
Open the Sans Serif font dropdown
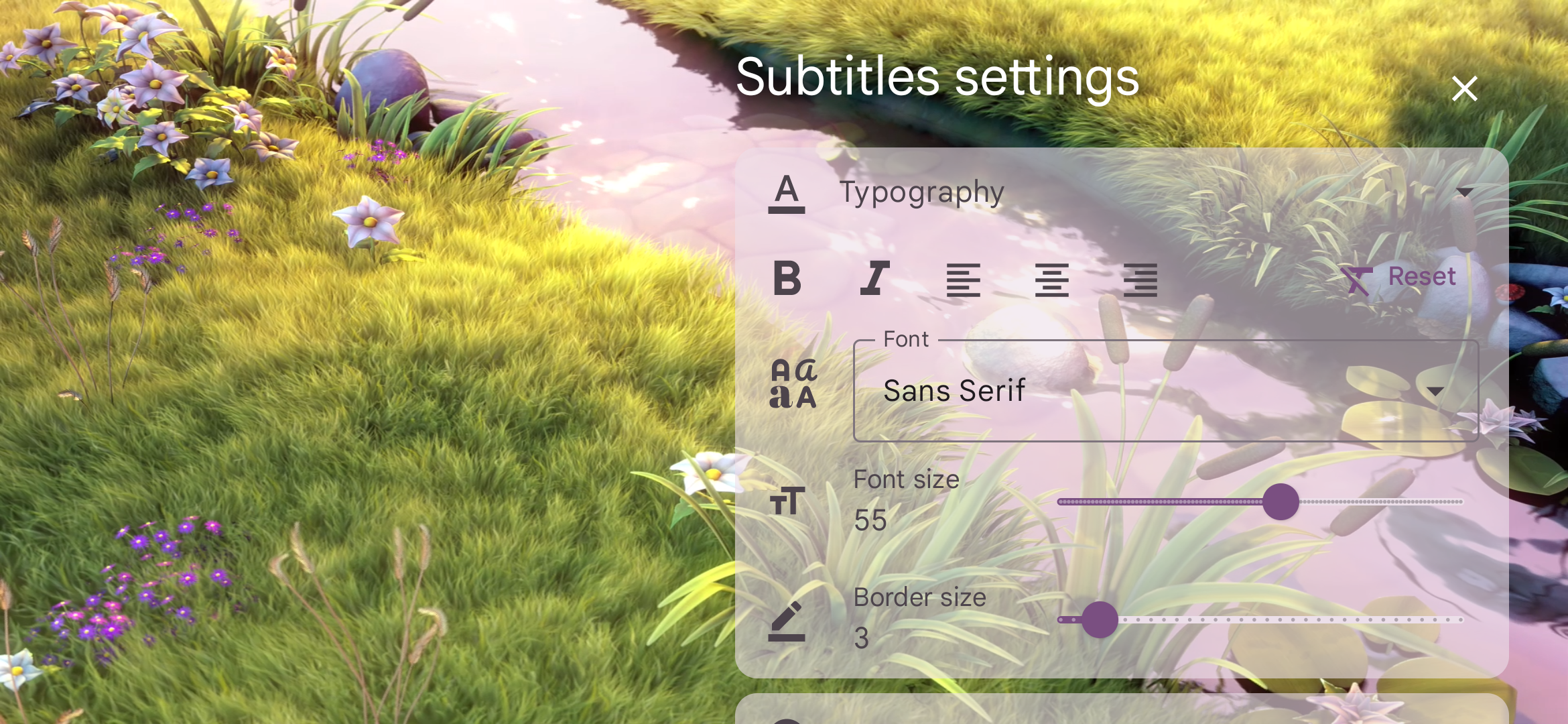point(1166,391)
